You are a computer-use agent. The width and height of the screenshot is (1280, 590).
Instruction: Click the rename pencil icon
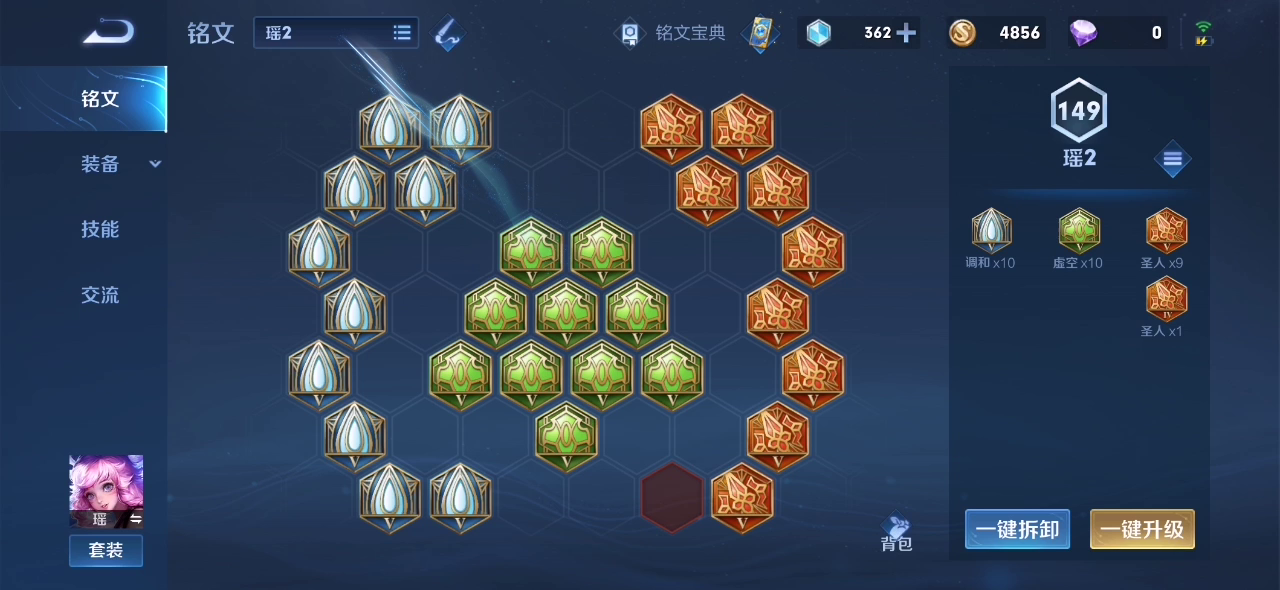447,34
